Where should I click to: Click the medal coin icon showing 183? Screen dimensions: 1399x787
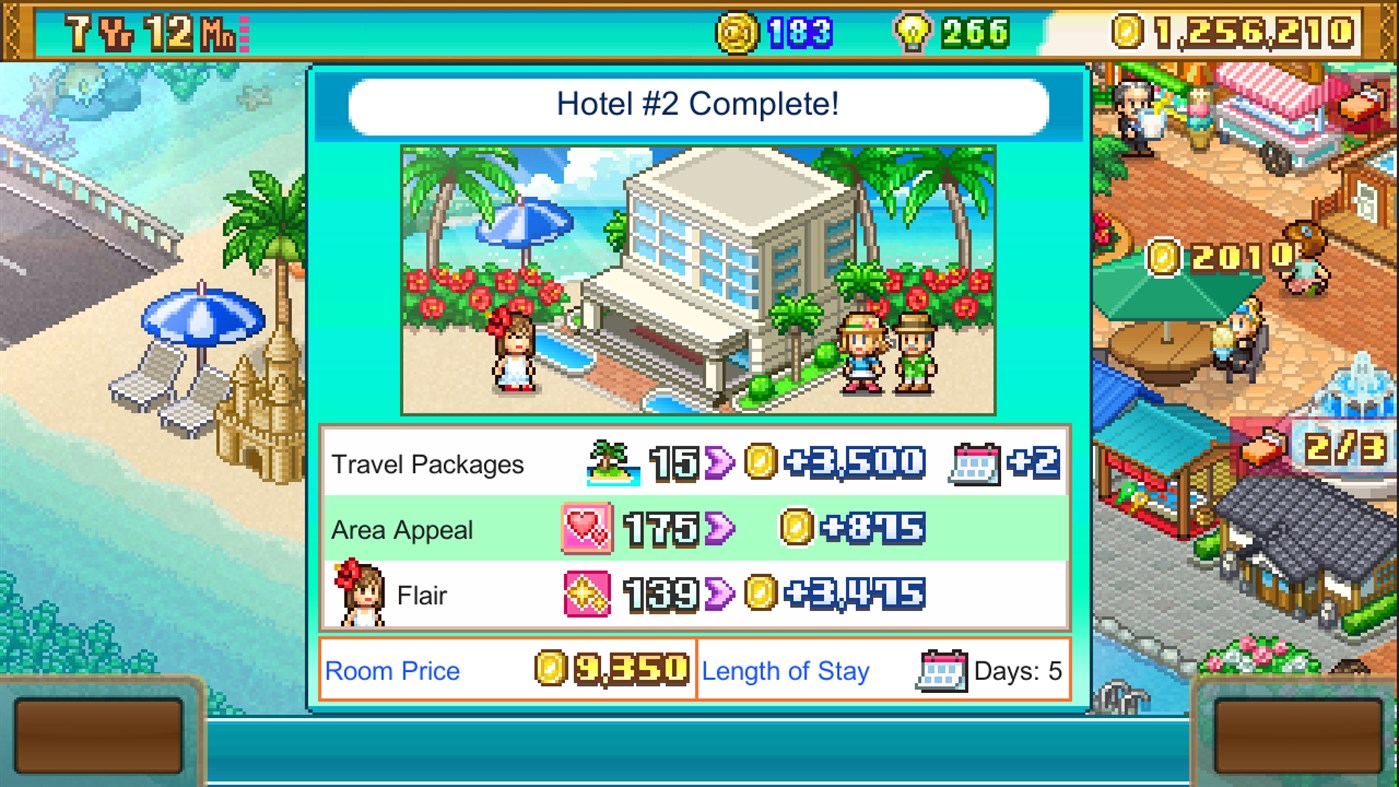pos(739,28)
